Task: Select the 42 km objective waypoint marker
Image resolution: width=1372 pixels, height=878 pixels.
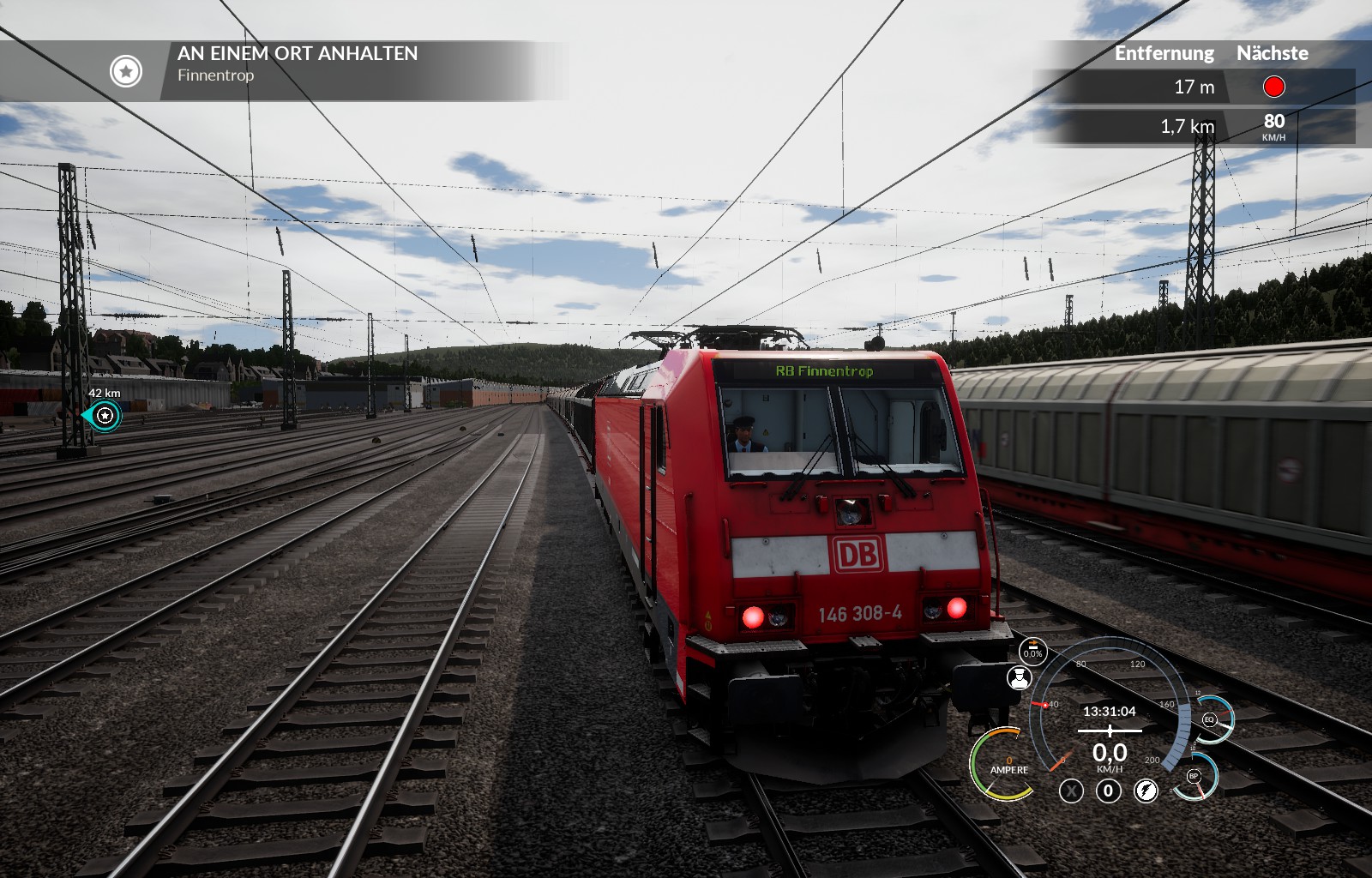Action: (x=105, y=416)
